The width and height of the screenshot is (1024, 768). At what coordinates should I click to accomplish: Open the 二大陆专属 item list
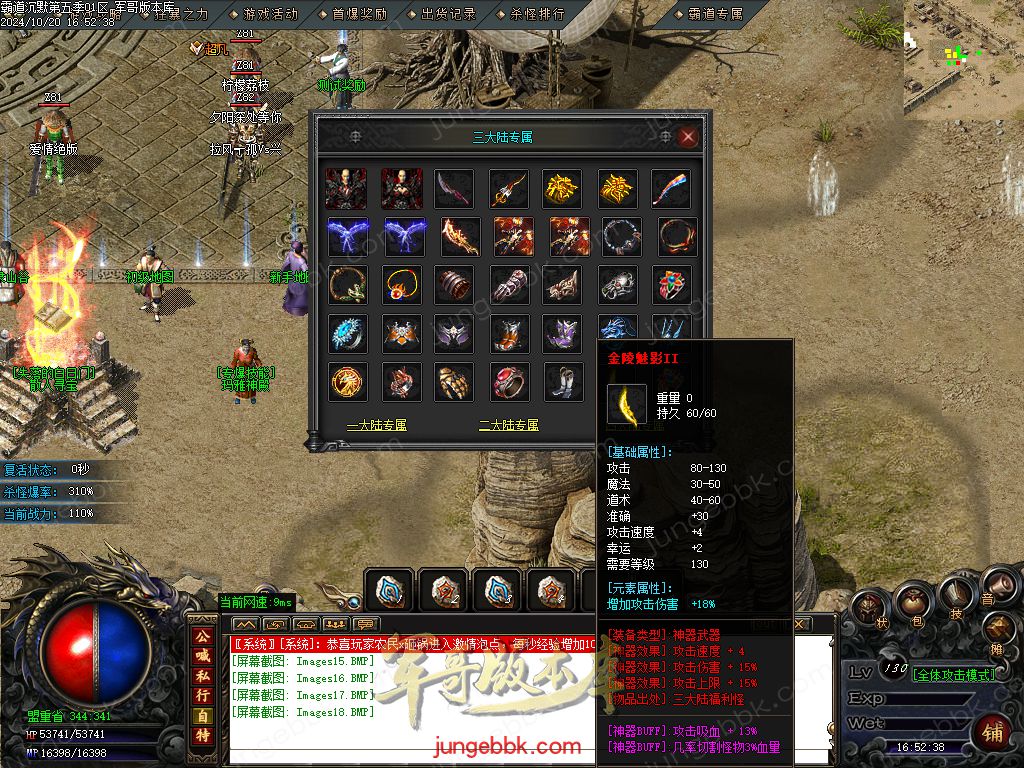[509, 425]
